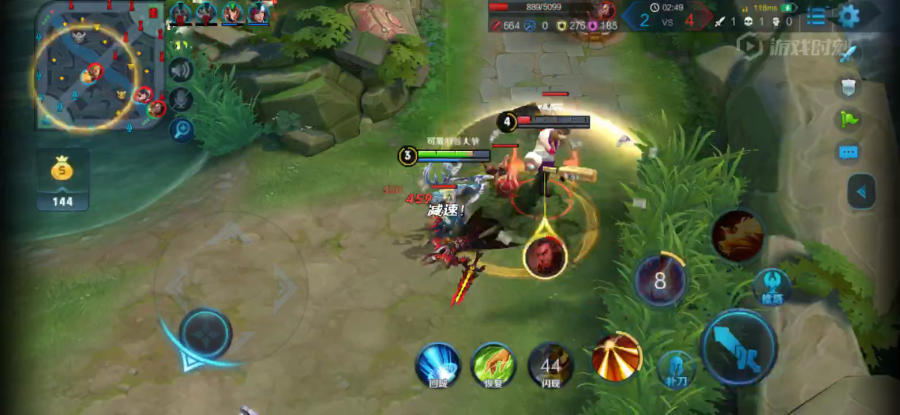
Task: Open the quick chat bubble
Action: coord(849,153)
